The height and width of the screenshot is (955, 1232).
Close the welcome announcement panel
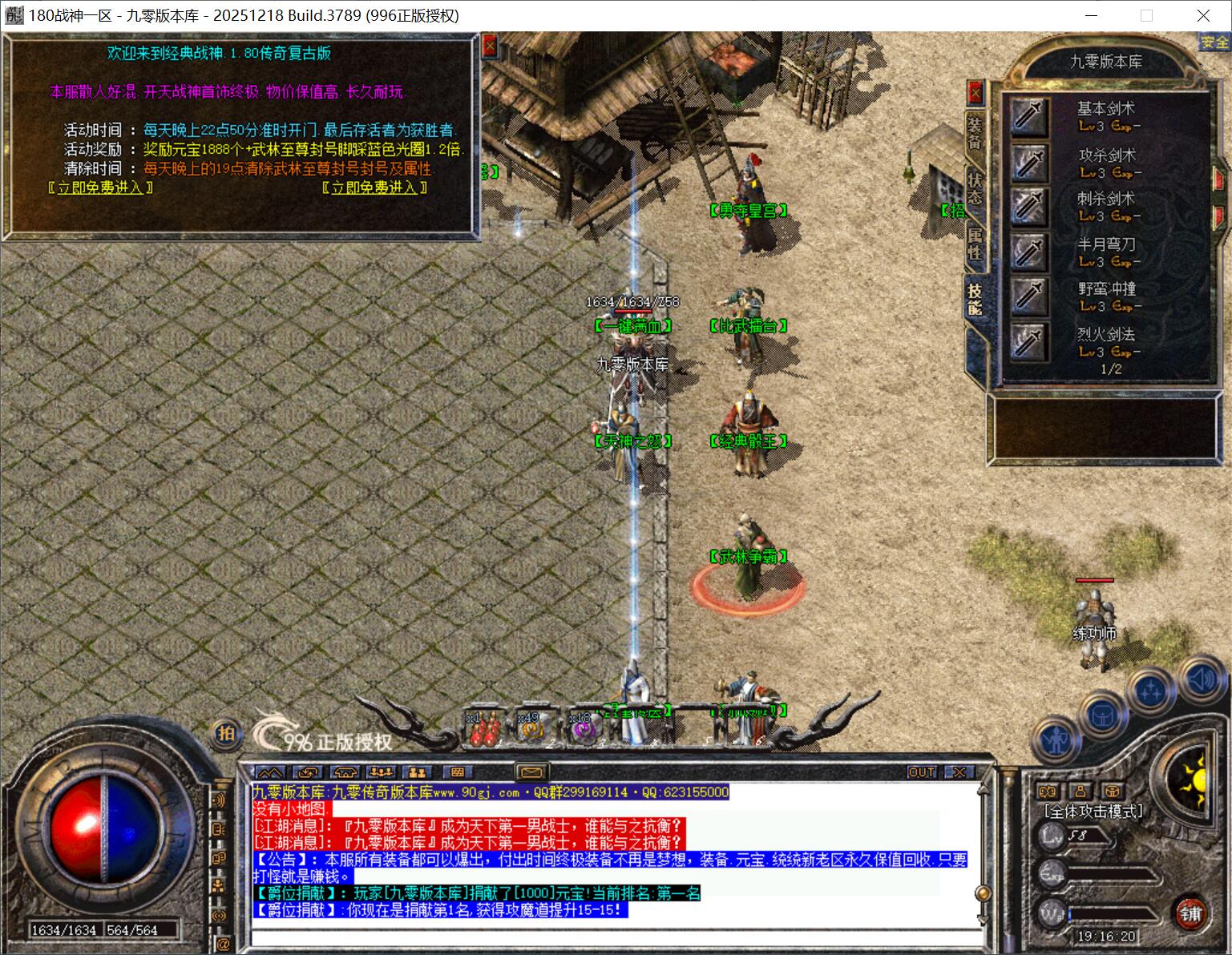click(x=490, y=46)
